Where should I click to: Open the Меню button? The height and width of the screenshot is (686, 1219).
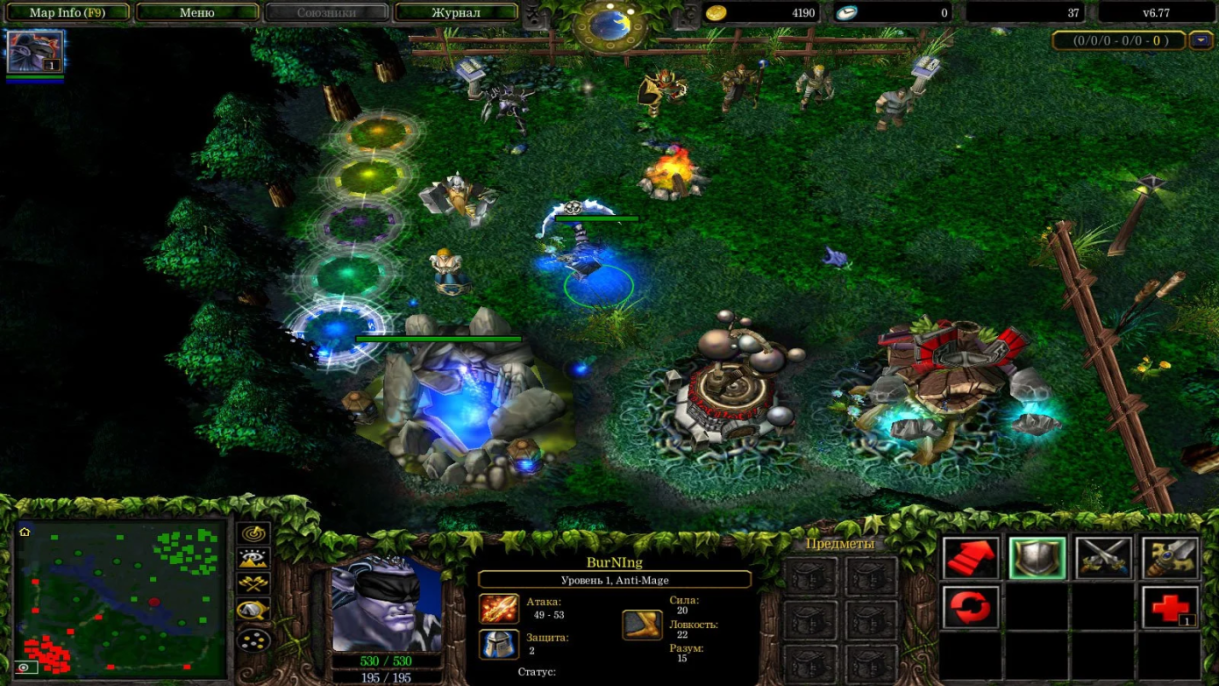[196, 13]
